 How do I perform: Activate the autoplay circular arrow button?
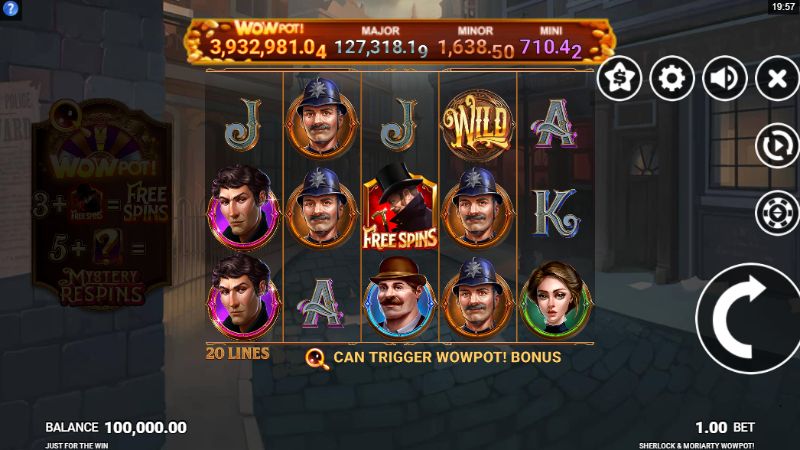(x=777, y=147)
